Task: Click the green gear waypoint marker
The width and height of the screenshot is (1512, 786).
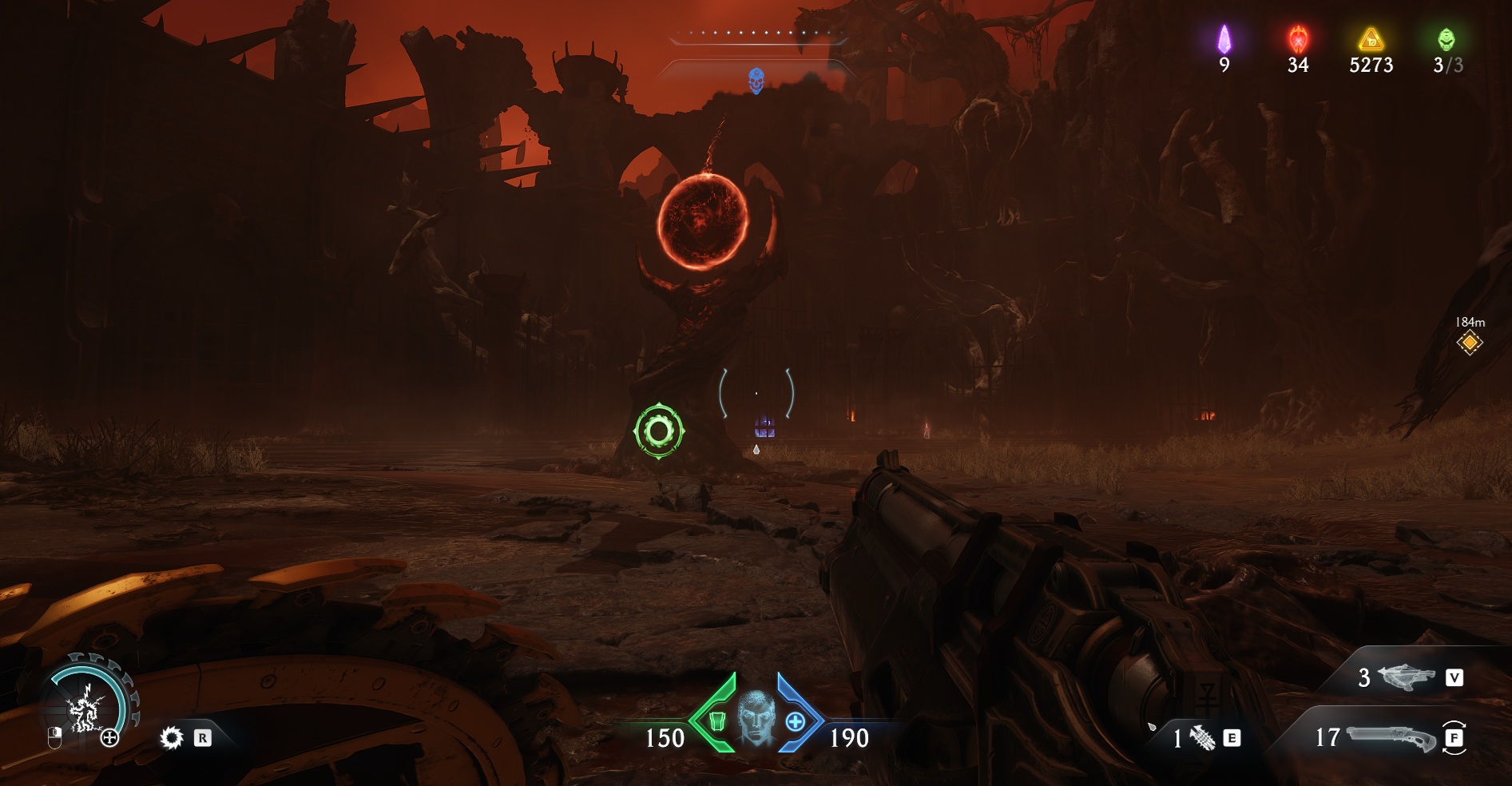Action: (x=659, y=431)
